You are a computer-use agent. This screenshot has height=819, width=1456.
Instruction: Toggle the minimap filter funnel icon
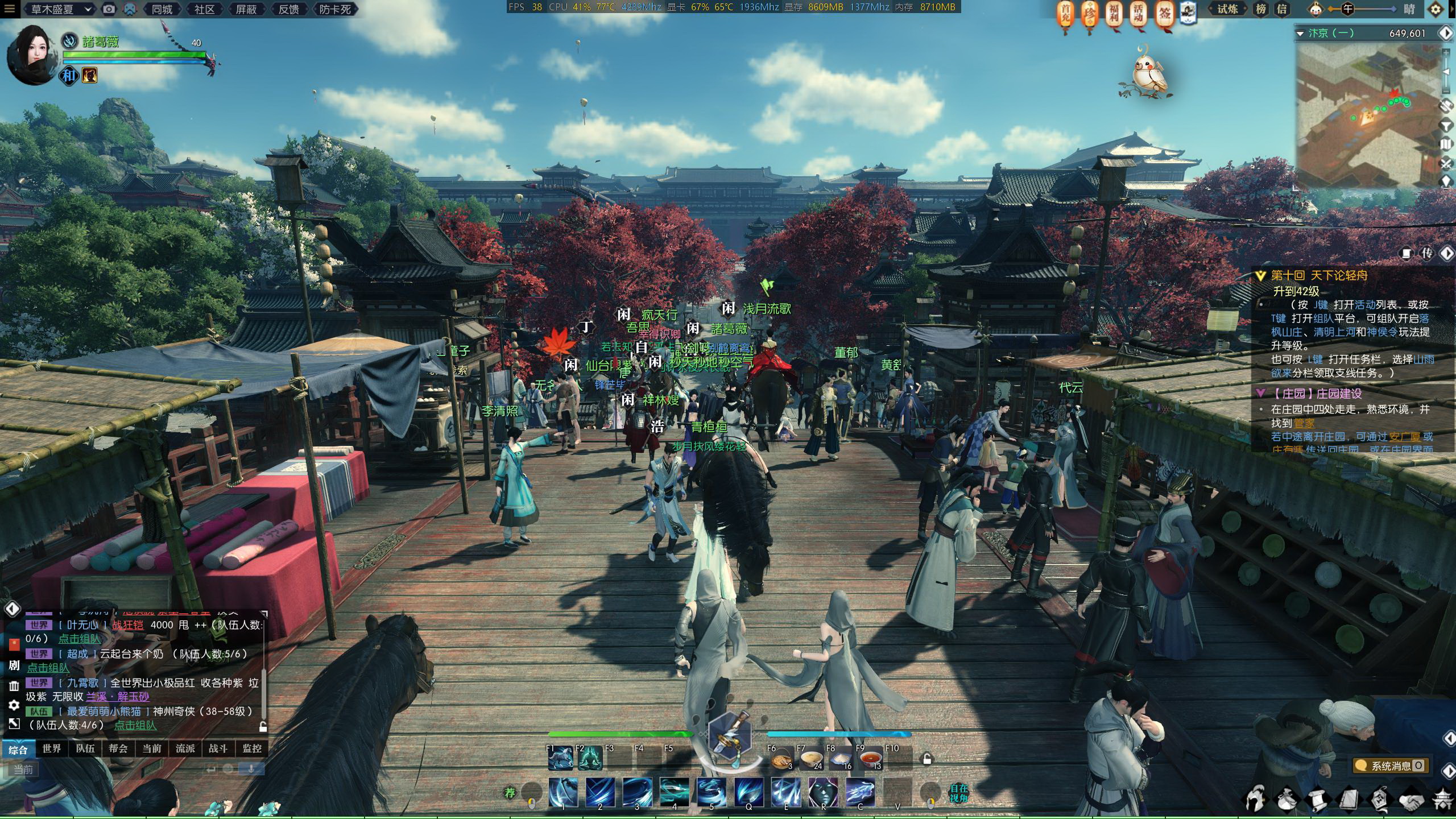(x=1446, y=125)
